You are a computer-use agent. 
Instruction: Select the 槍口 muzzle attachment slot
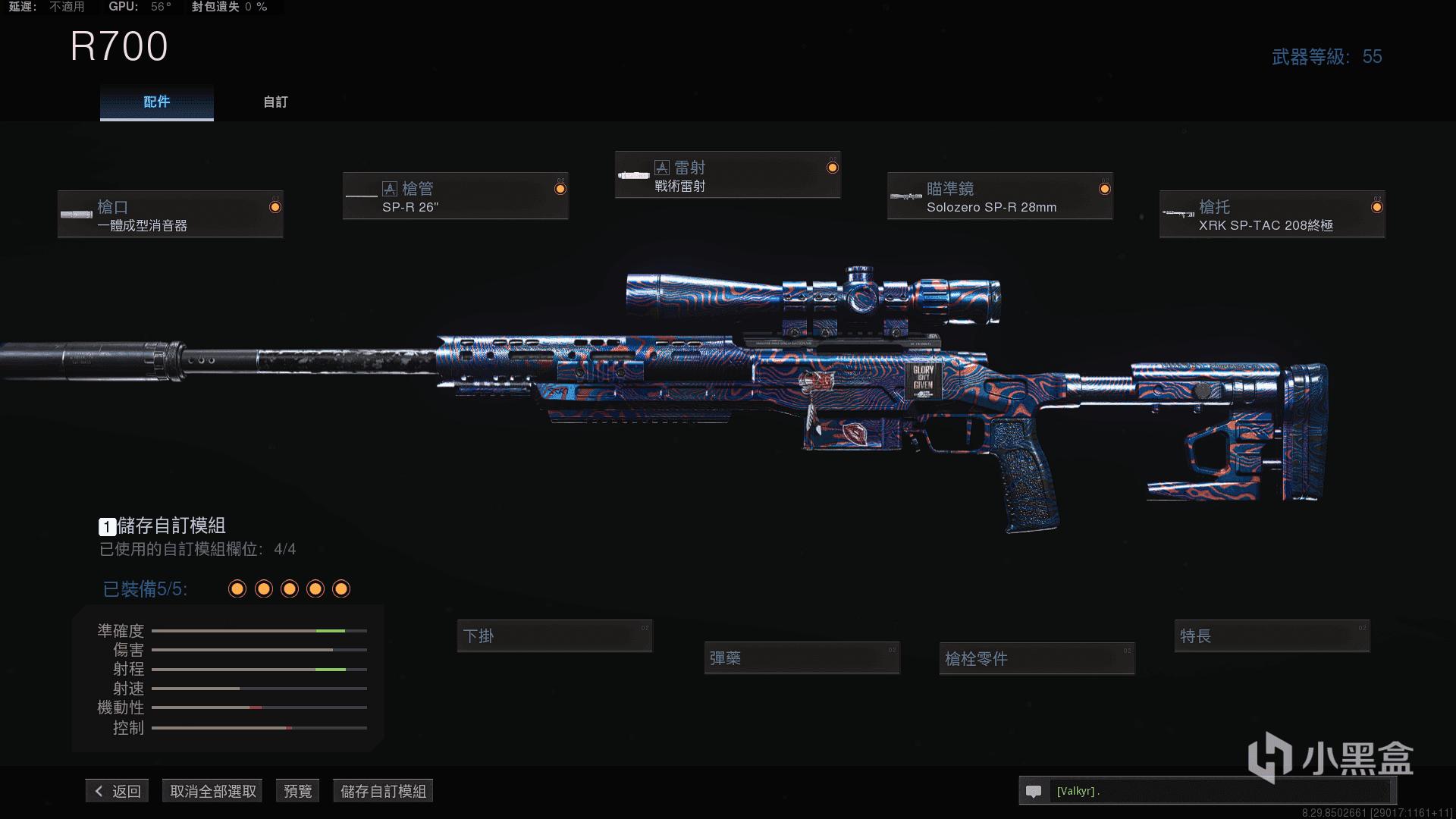pos(171,215)
